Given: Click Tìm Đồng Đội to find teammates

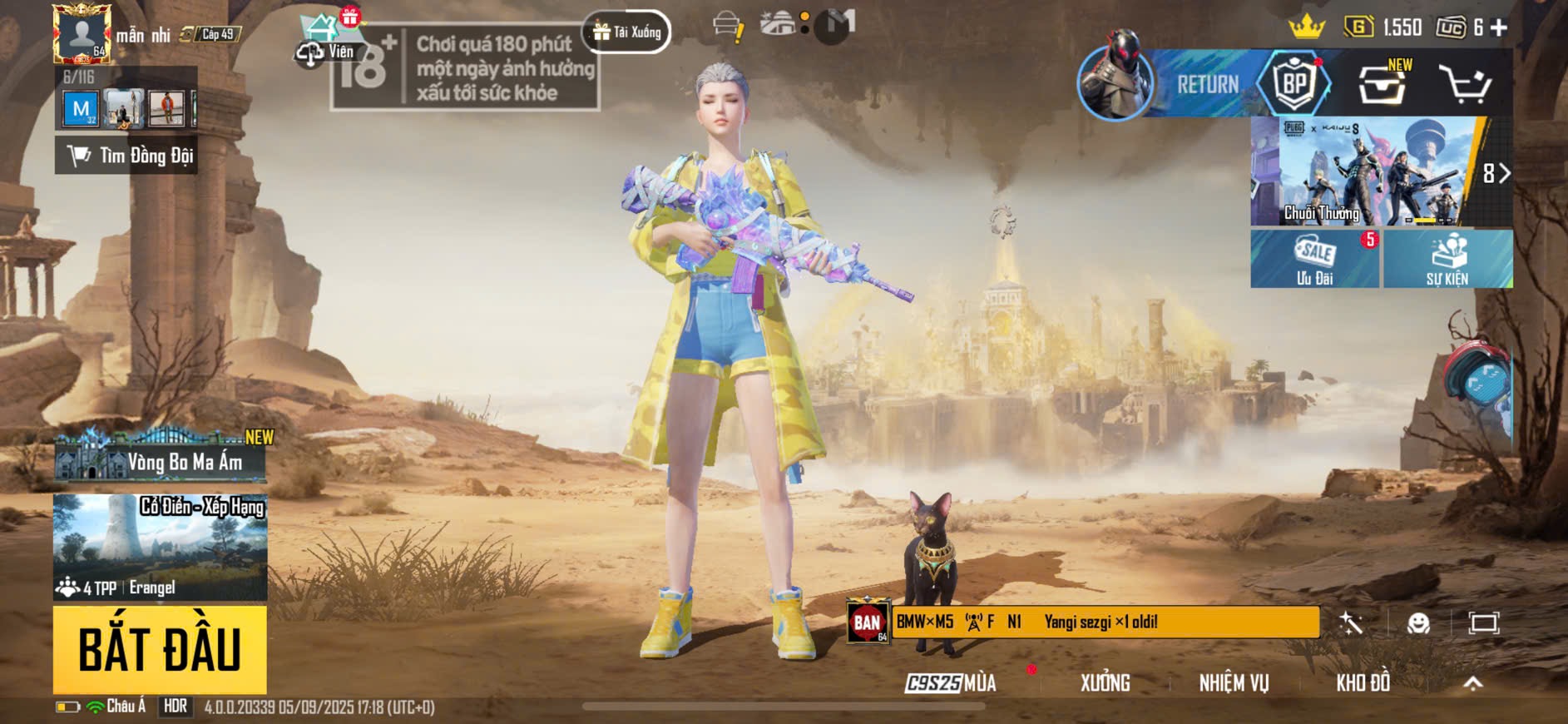Looking at the screenshot, I should coord(126,156).
